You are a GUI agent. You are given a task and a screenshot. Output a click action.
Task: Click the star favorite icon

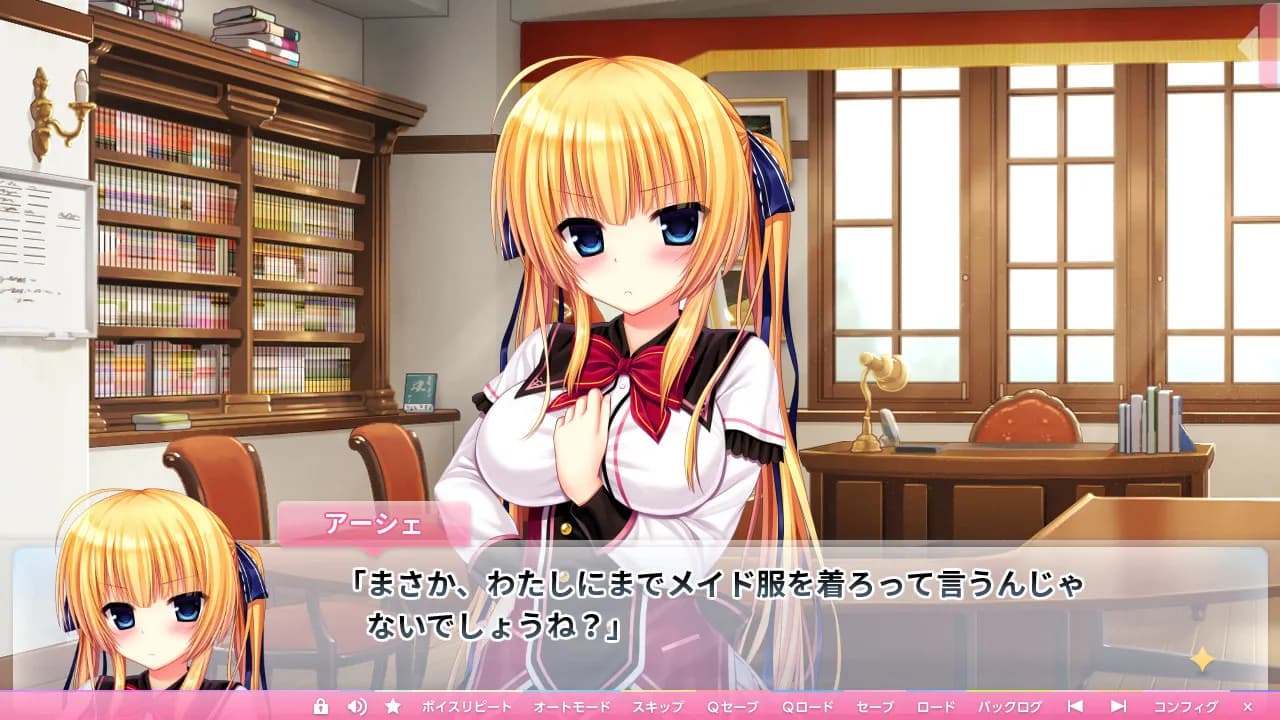[394, 705]
